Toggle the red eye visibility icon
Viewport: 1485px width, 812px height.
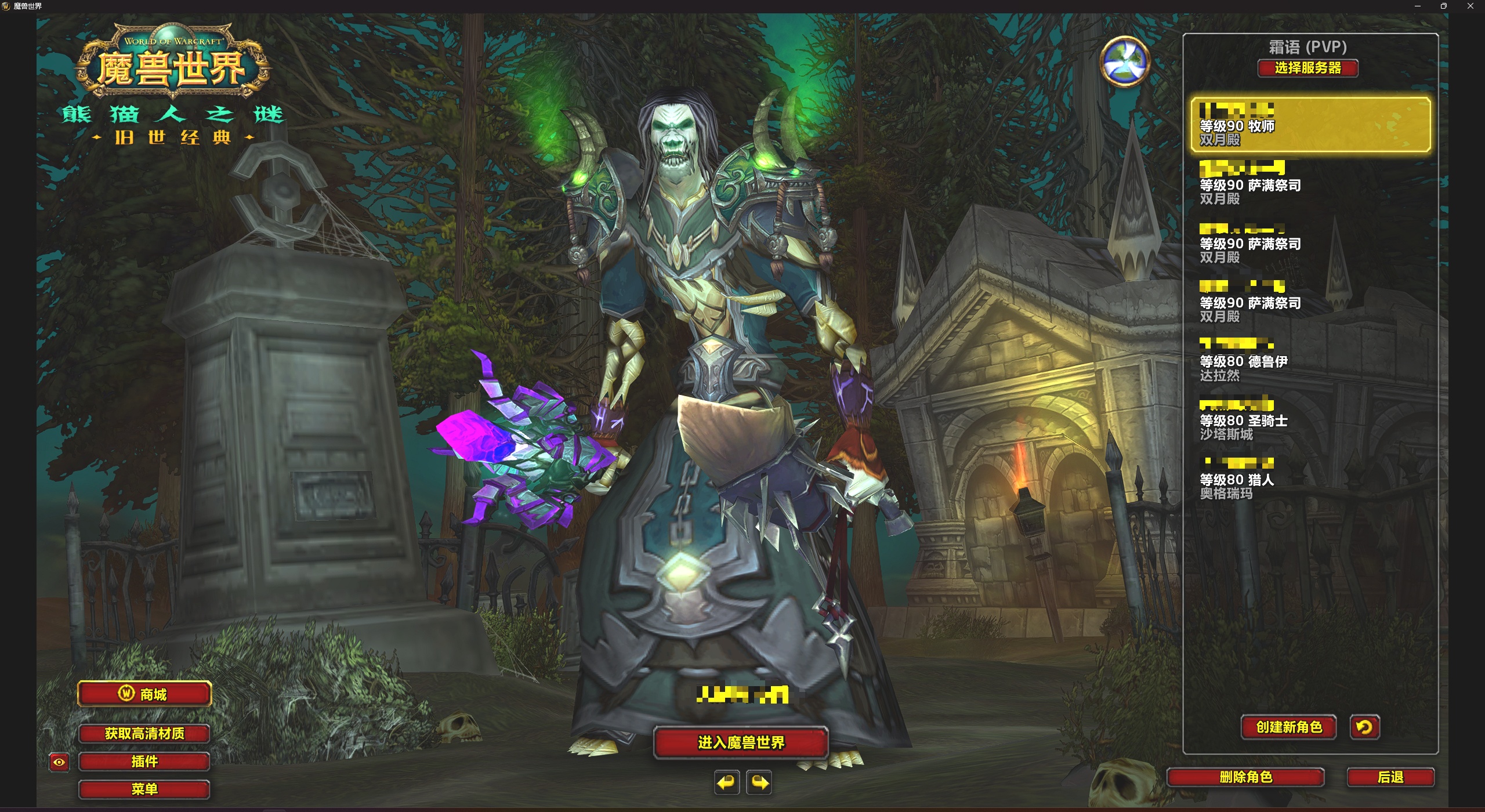tap(59, 762)
